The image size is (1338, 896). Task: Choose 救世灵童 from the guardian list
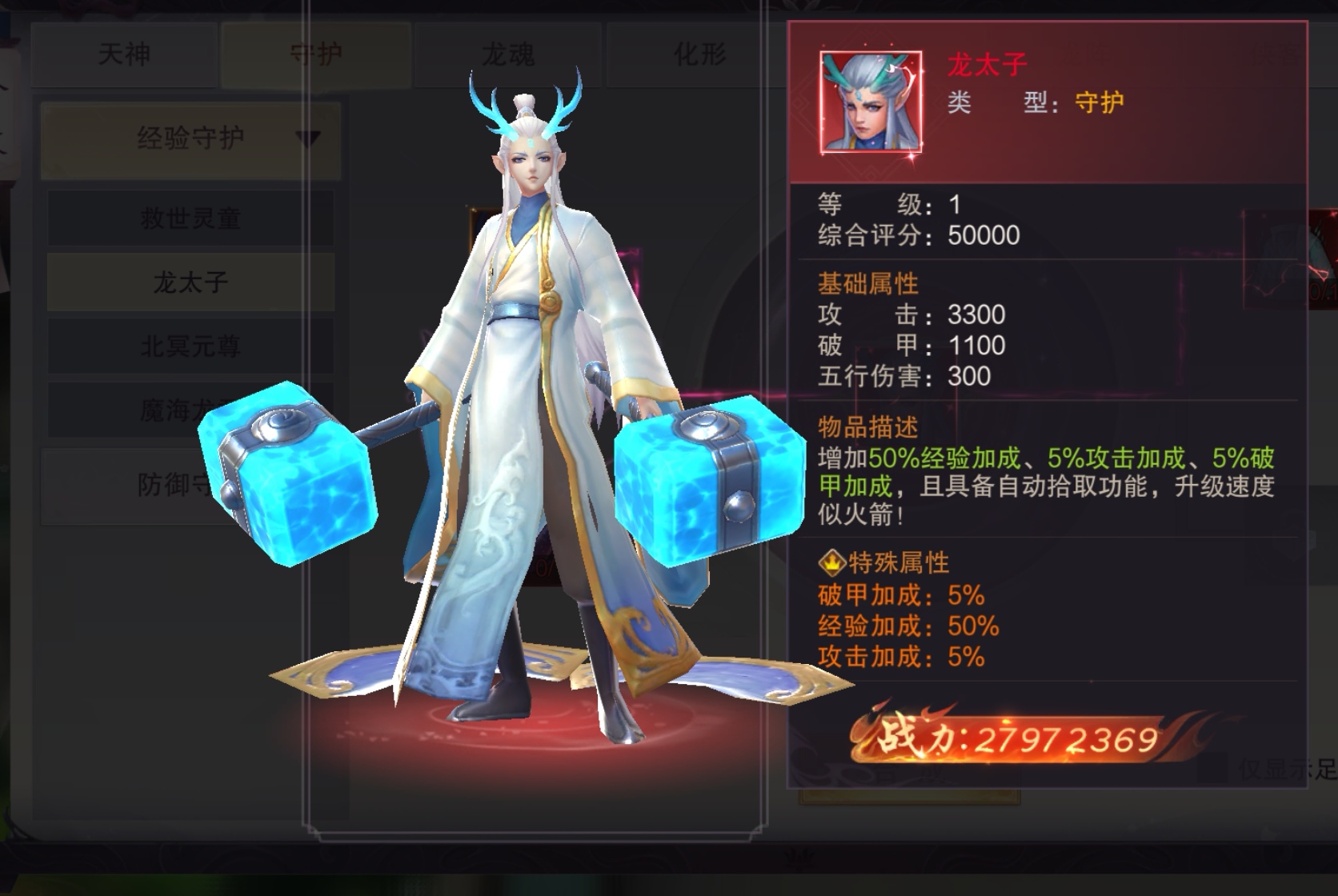click(x=190, y=218)
